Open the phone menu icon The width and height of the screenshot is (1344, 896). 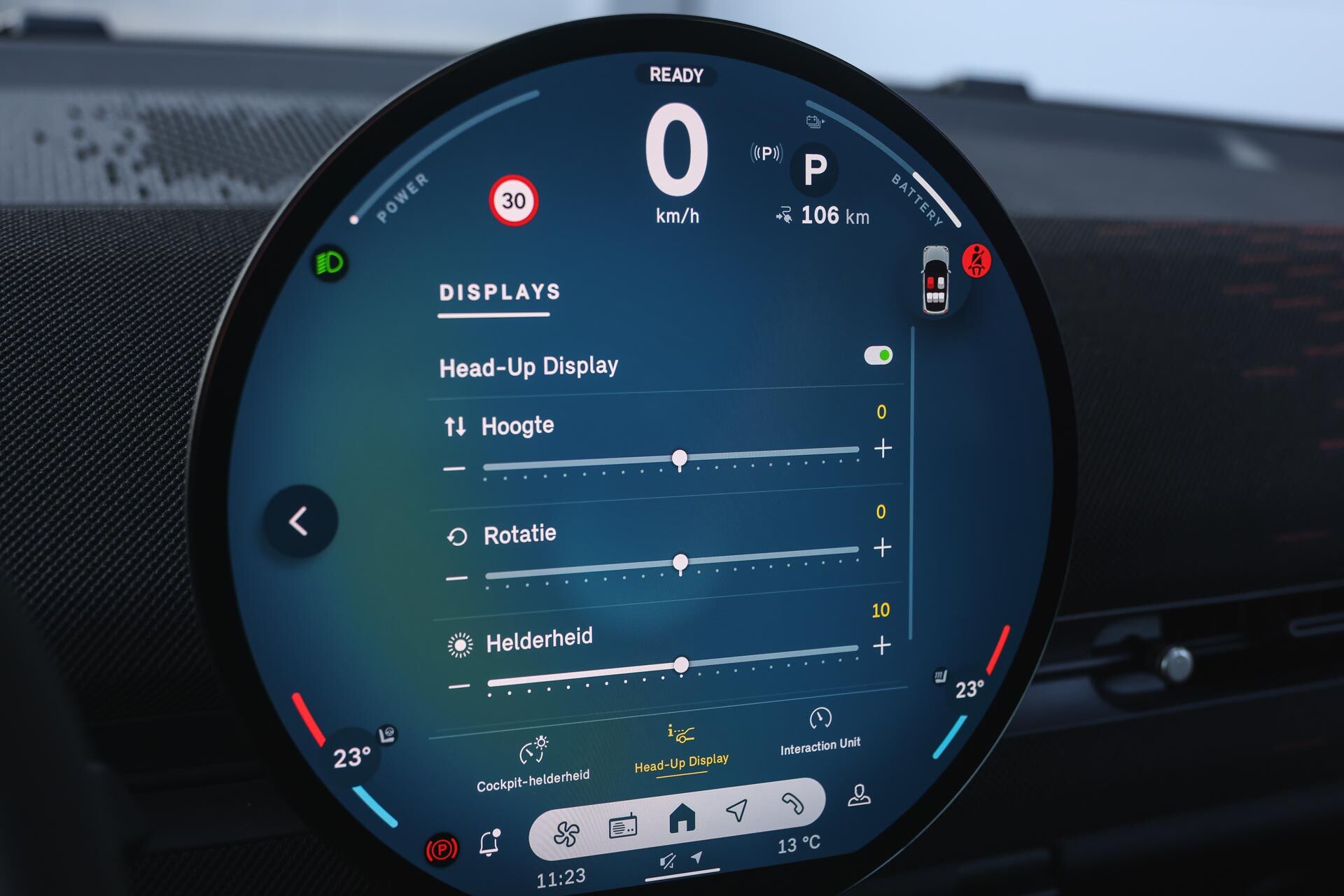point(792,804)
